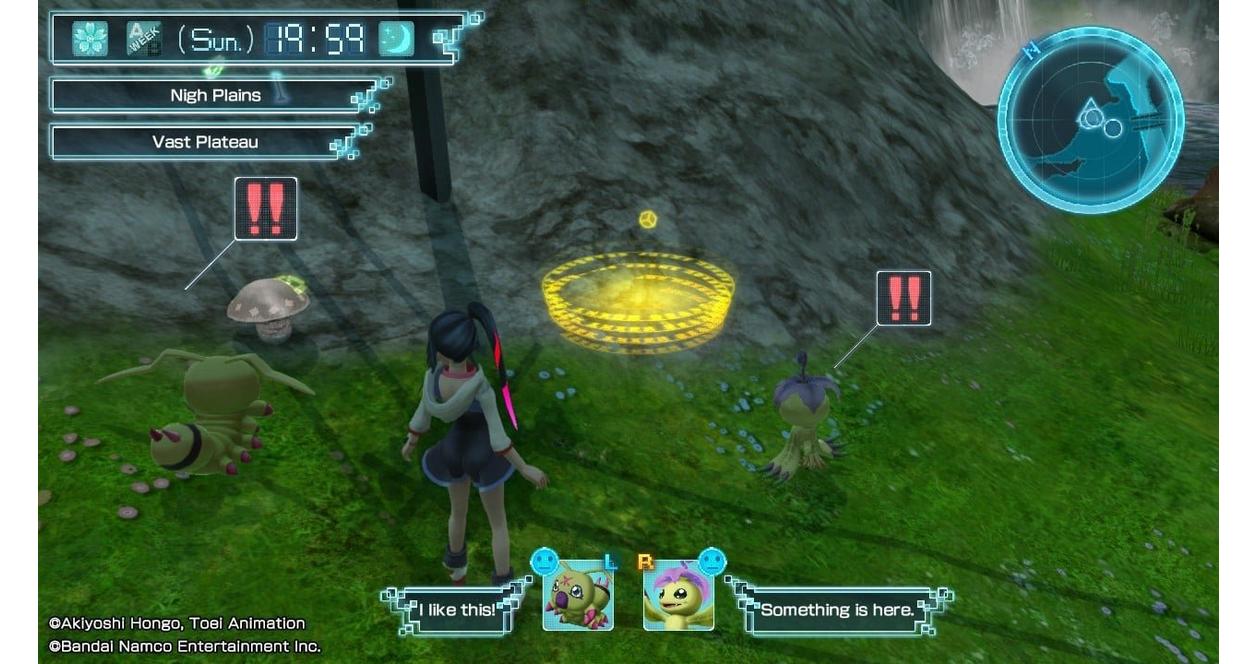1256x664 pixels.
Task: Click the "I like this!" speech box
Action: (456, 609)
